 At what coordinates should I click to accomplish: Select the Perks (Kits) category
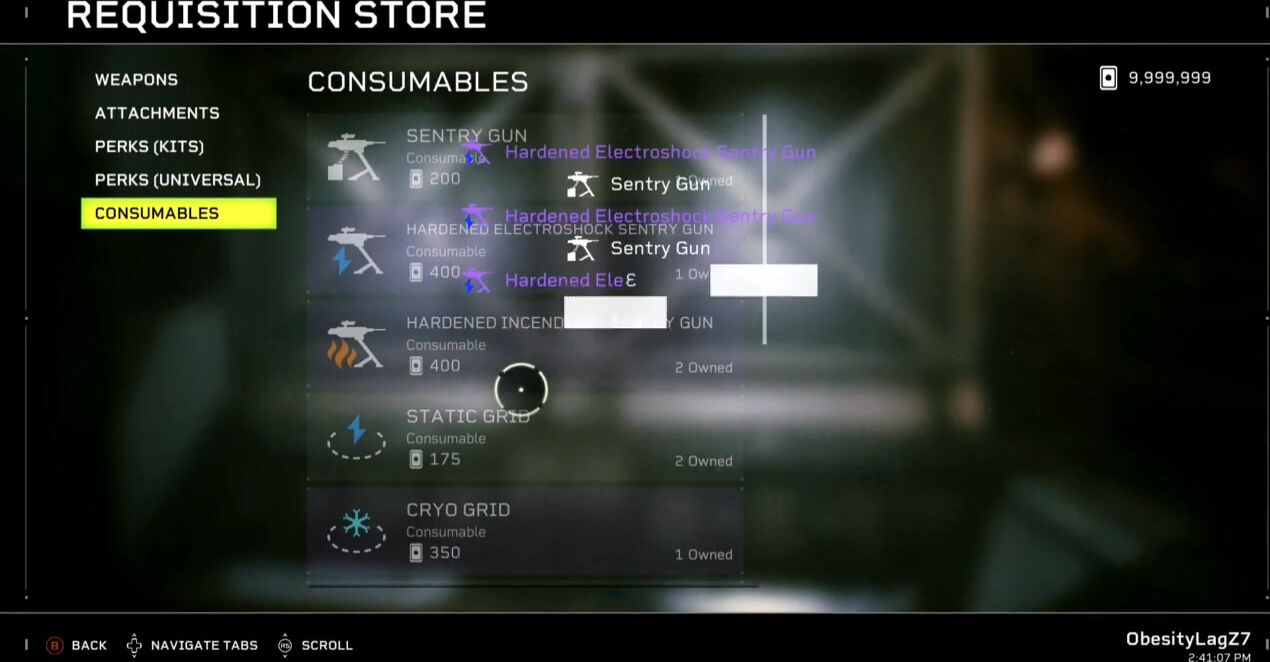pyautogui.click(x=149, y=147)
